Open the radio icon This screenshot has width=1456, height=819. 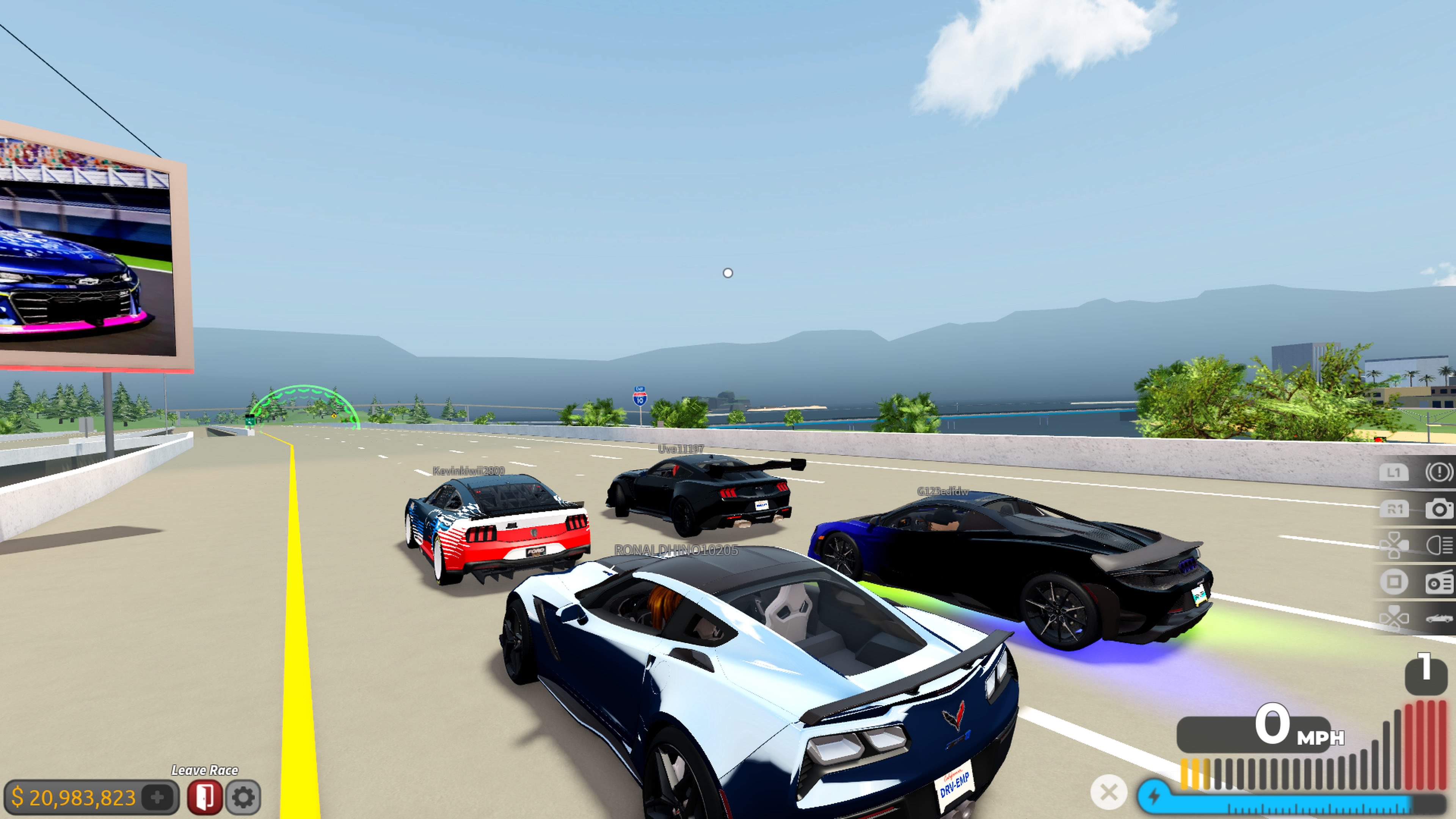1439,582
